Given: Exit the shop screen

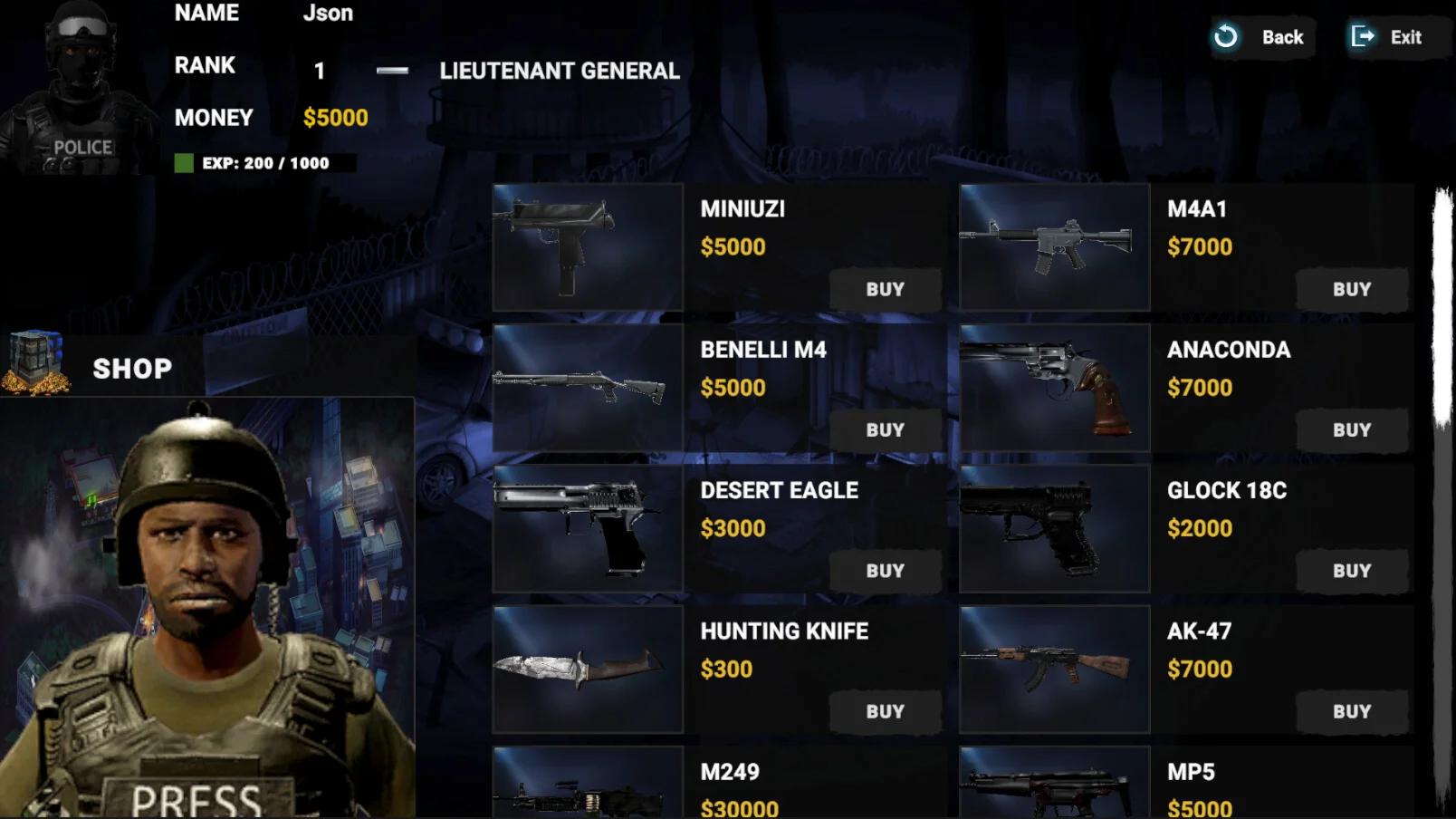Looking at the screenshot, I should 1388,37.
